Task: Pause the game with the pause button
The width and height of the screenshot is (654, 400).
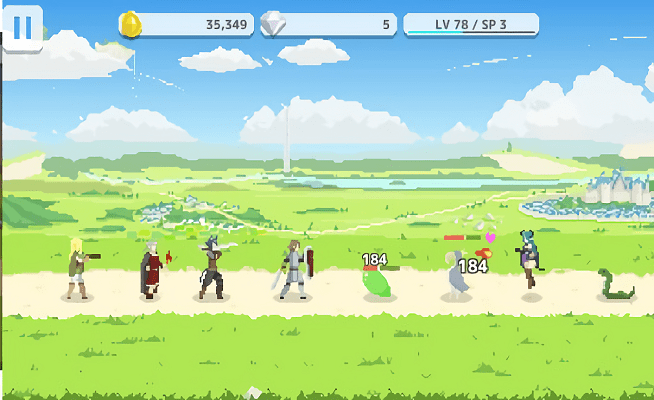Action: tap(22, 27)
